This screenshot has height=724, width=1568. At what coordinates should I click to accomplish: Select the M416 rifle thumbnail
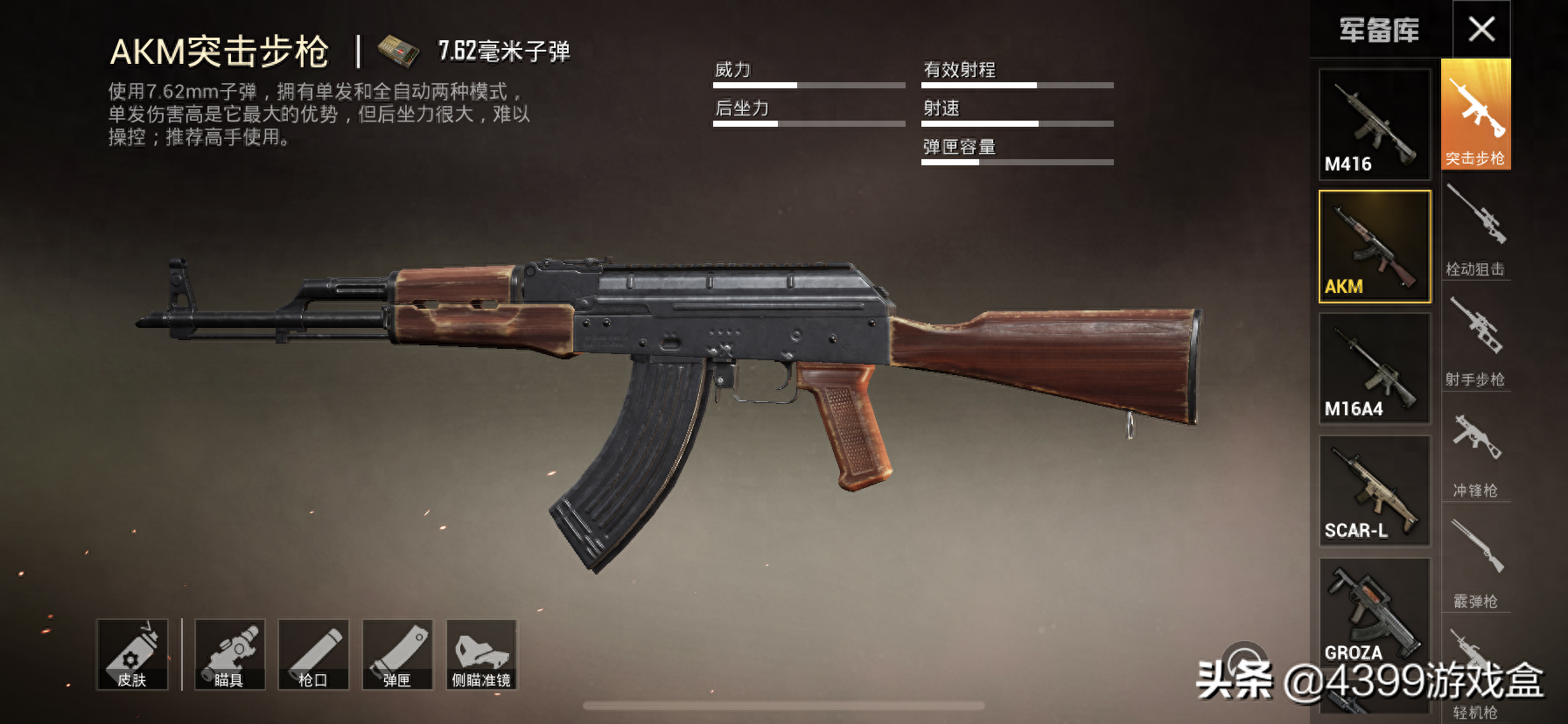tap(1375, 124)
